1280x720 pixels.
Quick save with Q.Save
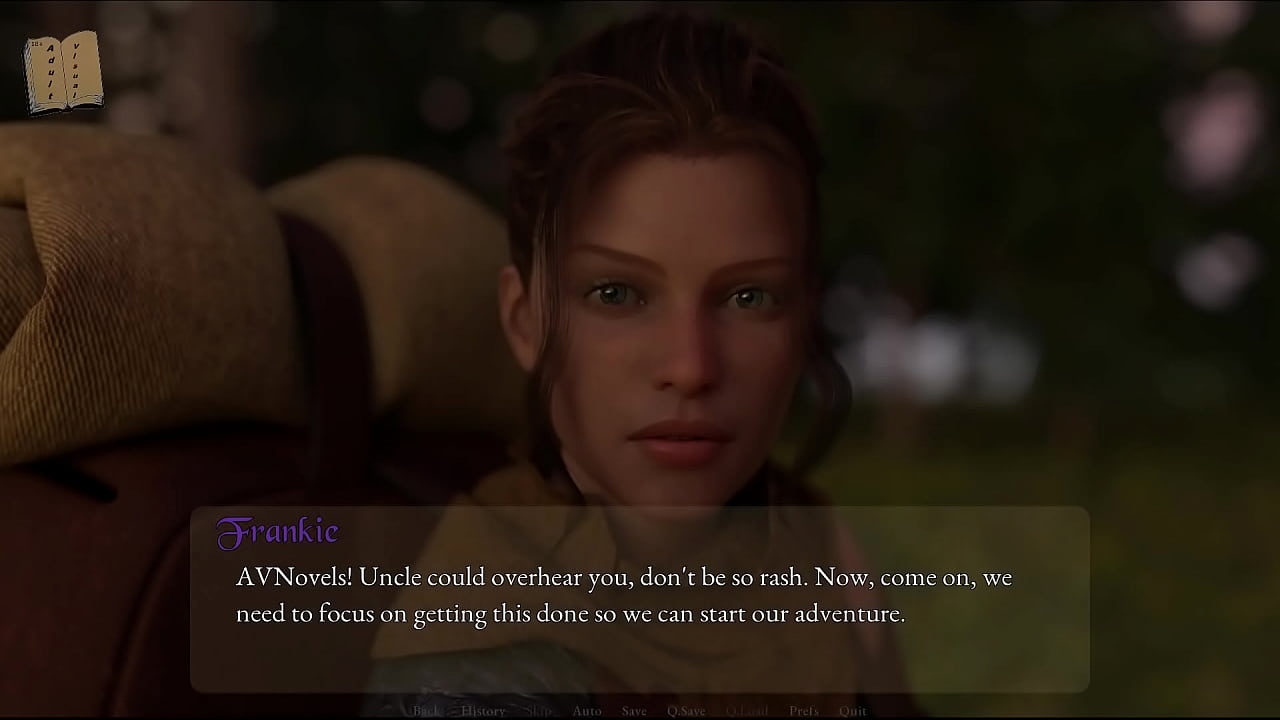click(686, 711)
